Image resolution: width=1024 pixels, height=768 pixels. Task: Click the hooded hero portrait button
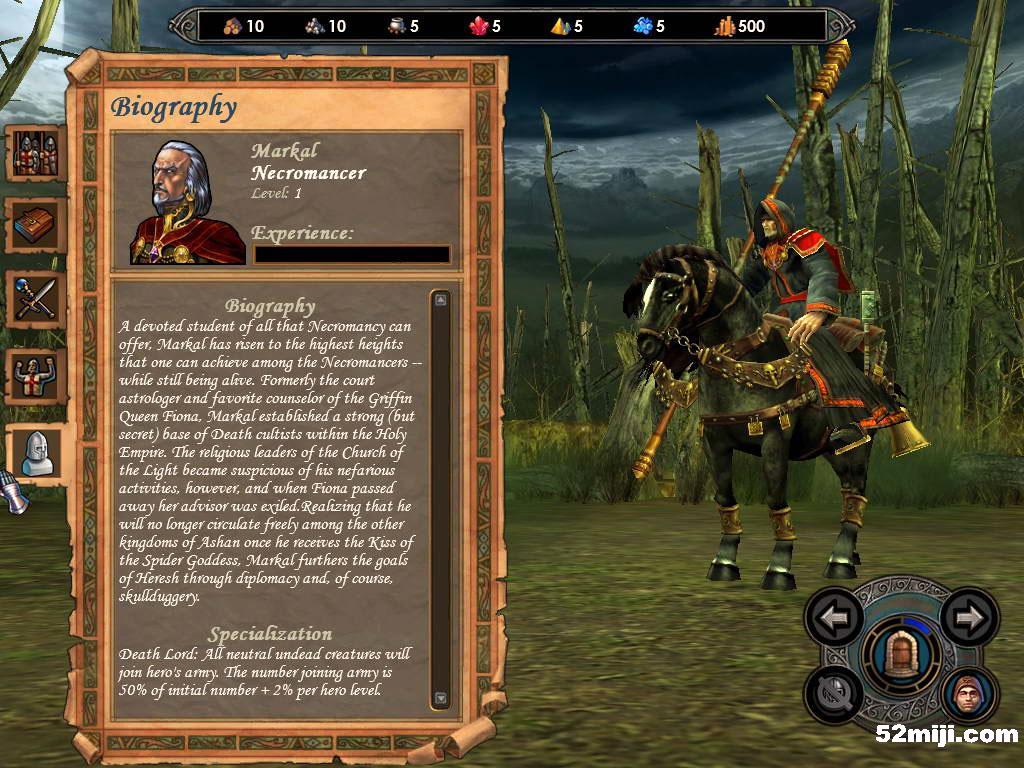(968, 694)
